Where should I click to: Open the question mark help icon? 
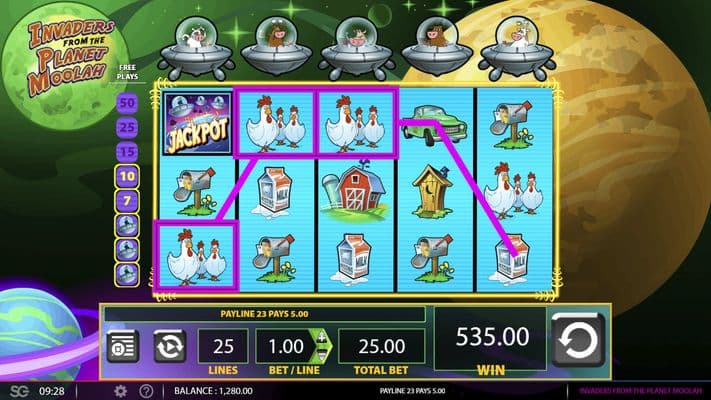pyautogui.click(x=146, y=391)
